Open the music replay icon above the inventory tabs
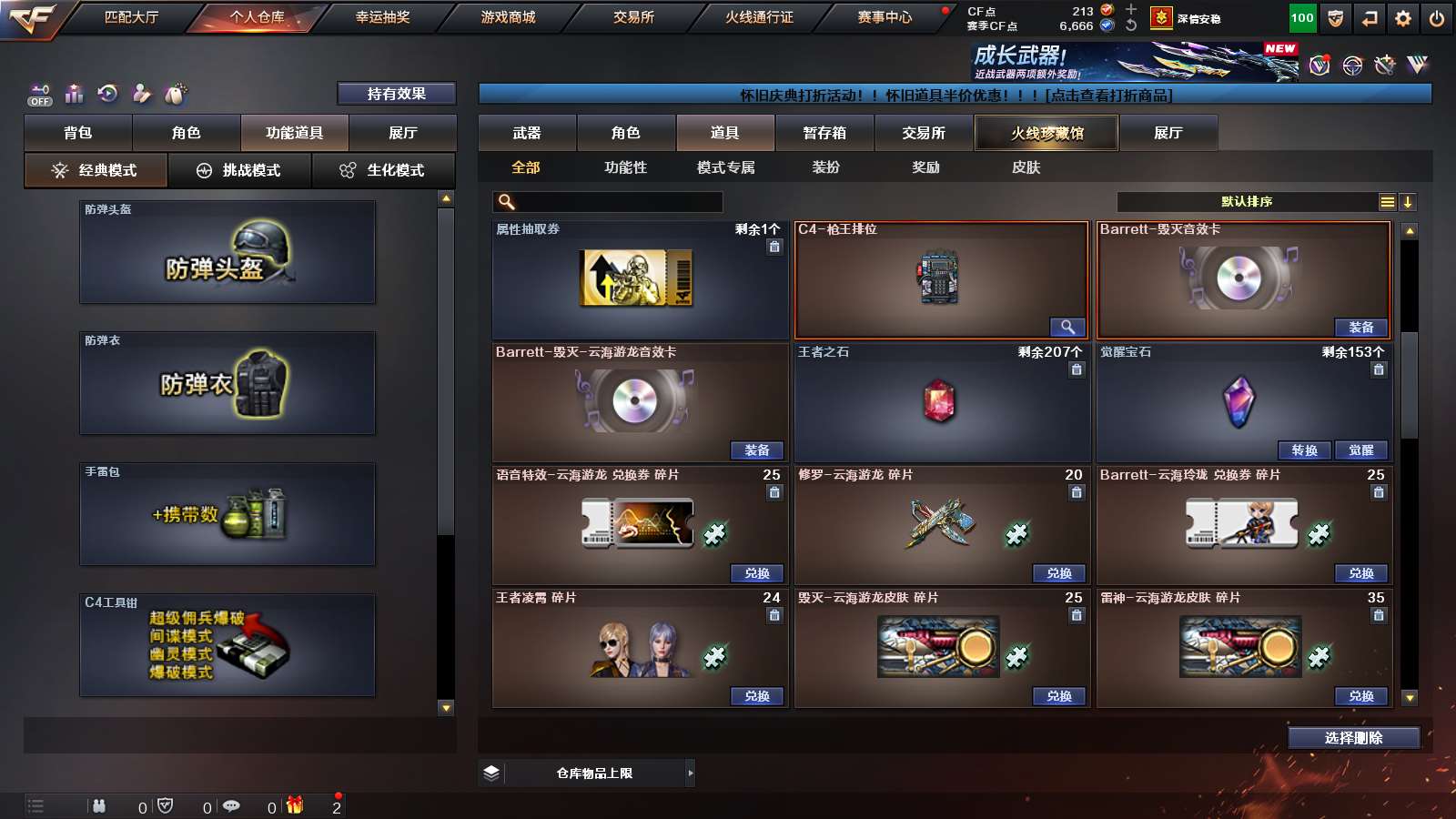 [x=108, y=93]
